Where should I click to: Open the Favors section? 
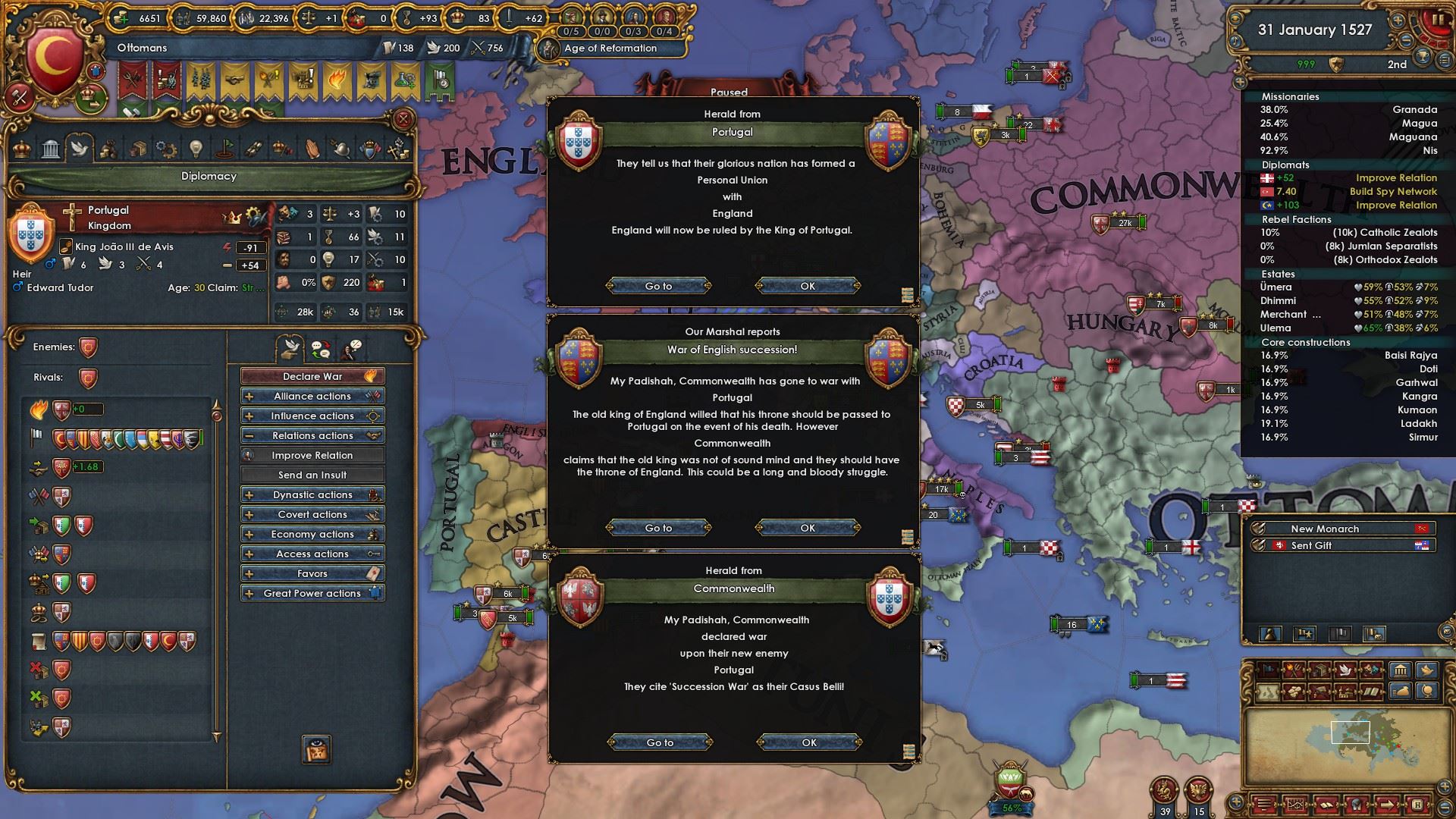point(312,573)
